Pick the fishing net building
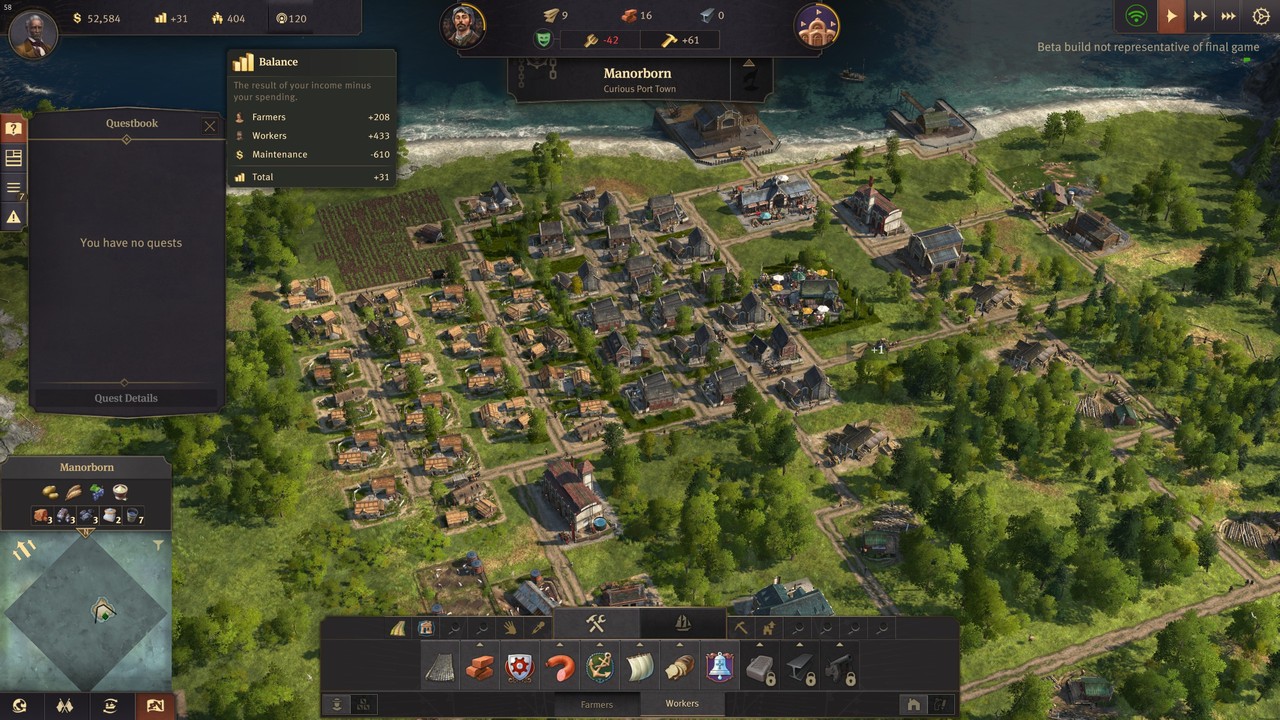This screenshot has height=720, width=1280. pos(440,668)
